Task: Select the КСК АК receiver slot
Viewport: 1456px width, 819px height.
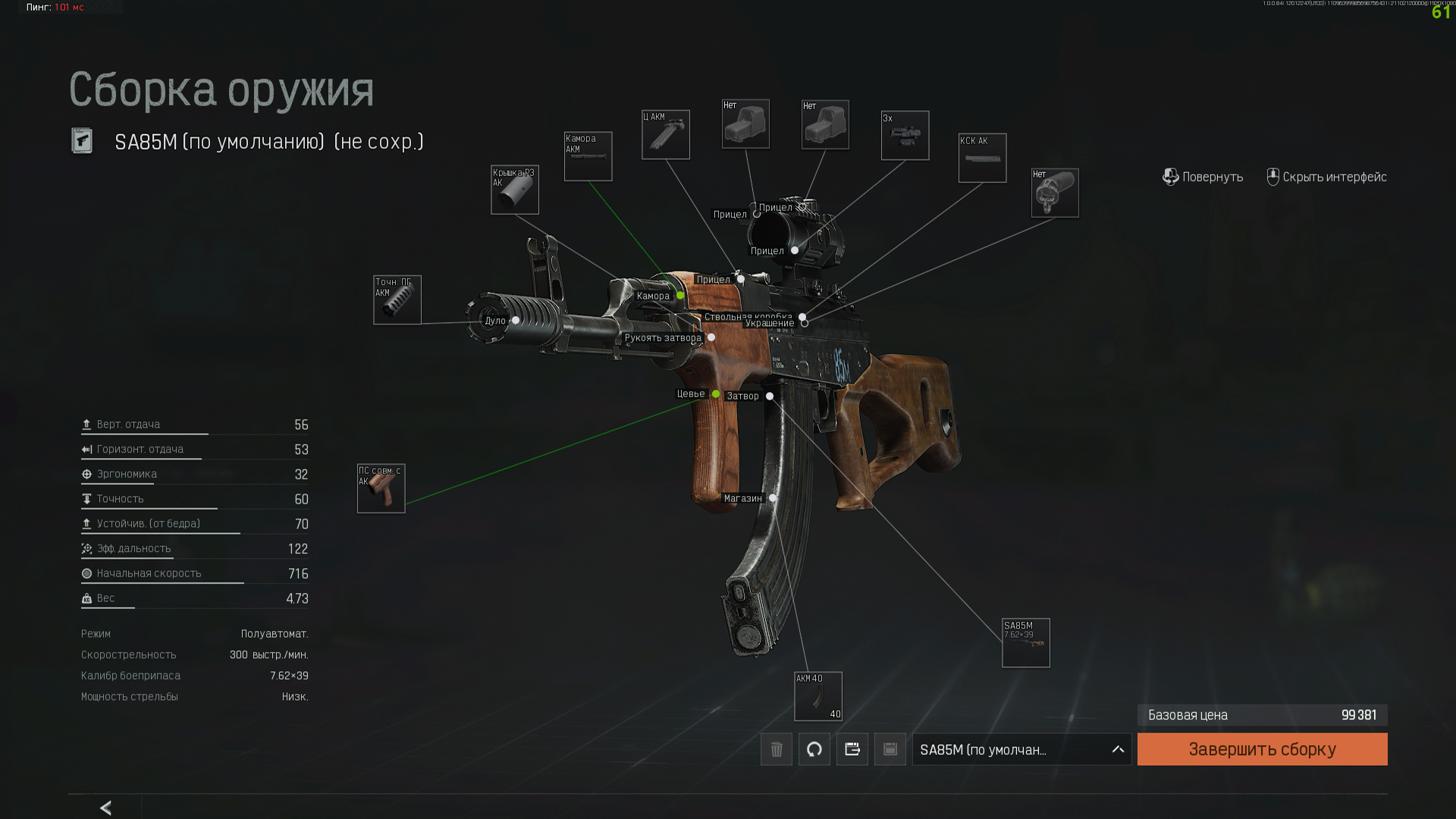Action: [x=982, y=158]
